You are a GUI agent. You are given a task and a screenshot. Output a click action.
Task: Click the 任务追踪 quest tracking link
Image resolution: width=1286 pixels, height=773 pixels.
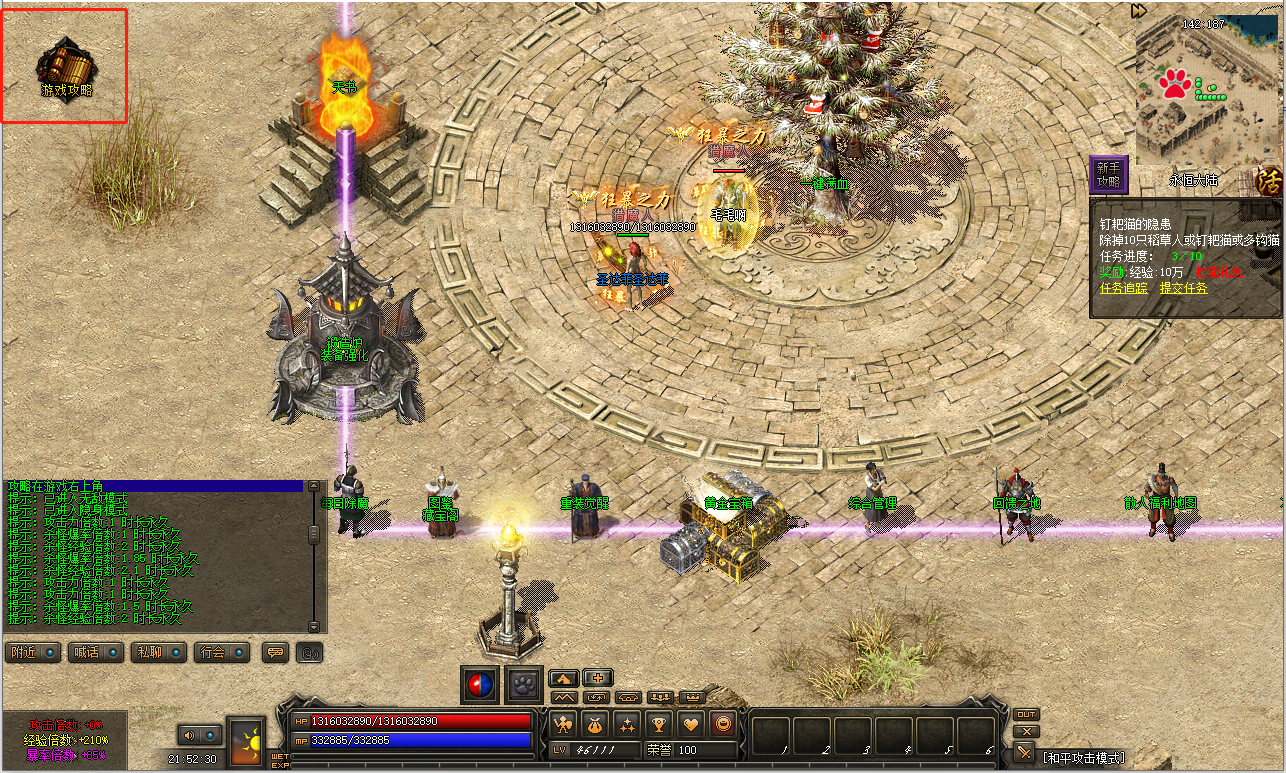(x=1124, y=288)
